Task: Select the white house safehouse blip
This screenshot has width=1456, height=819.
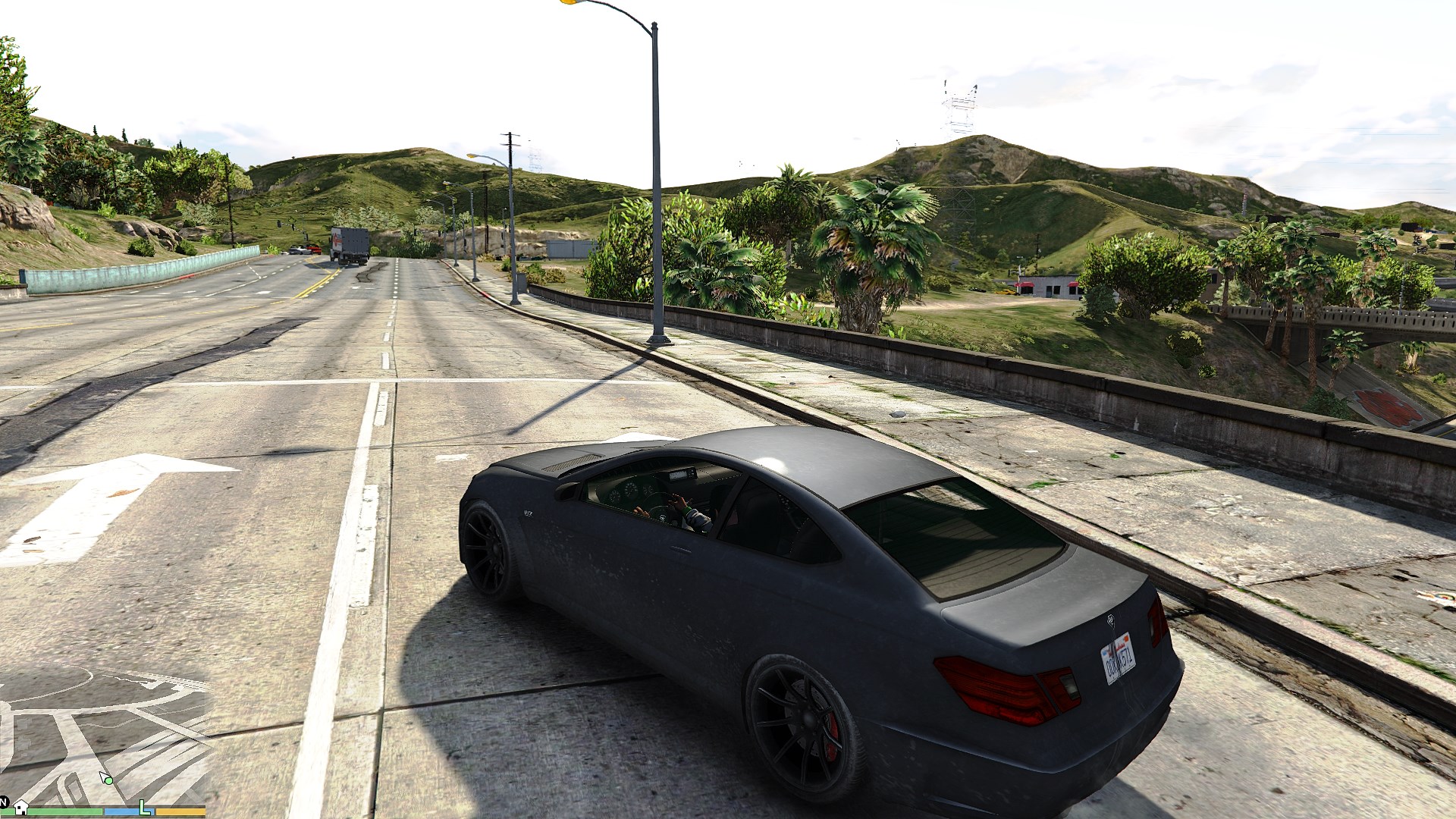Action: click(20, 805)
